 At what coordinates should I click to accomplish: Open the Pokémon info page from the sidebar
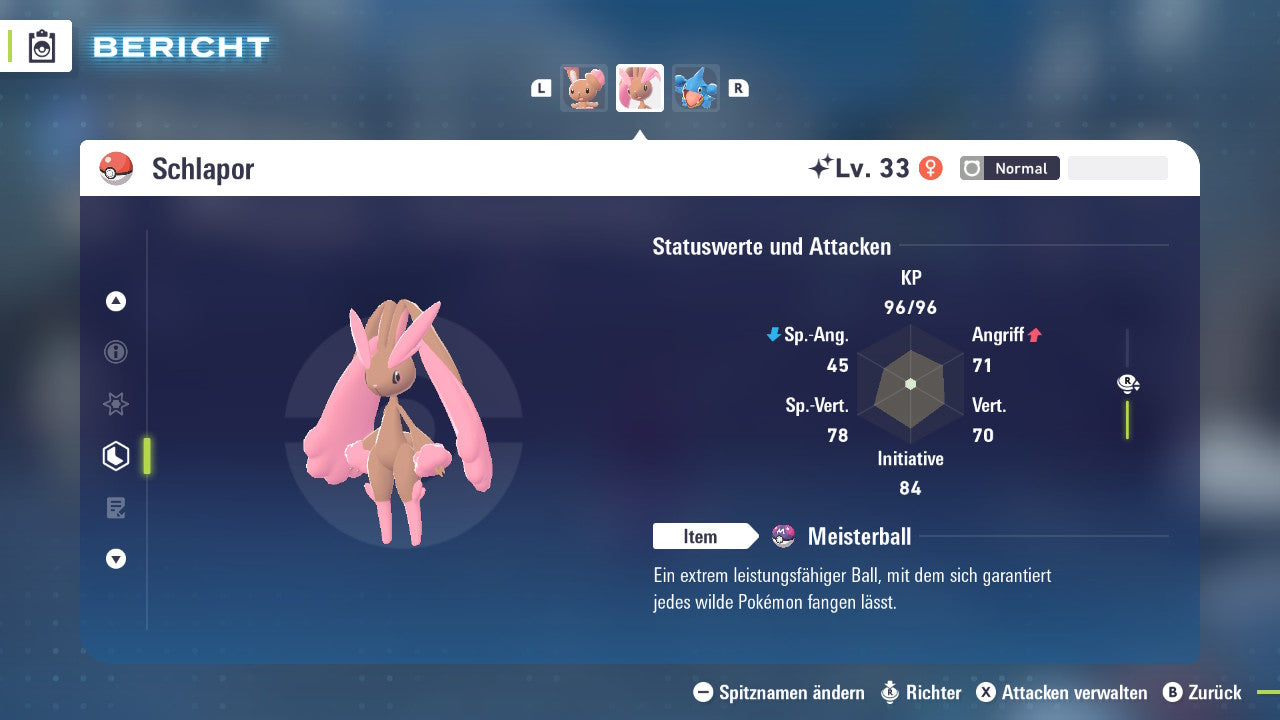115,352
